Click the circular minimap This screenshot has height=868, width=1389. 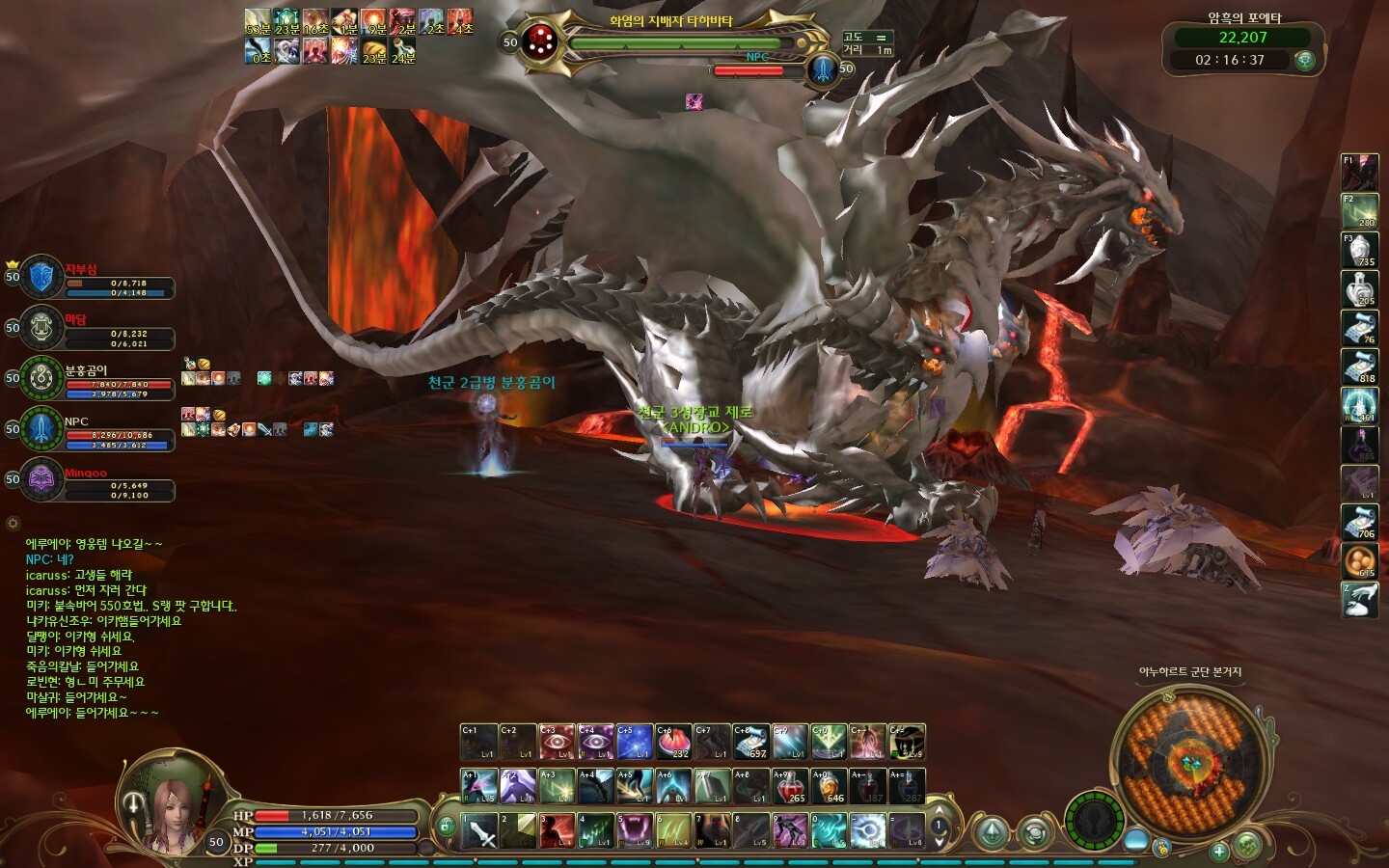pyautogui.click(x=1187, y=761)
